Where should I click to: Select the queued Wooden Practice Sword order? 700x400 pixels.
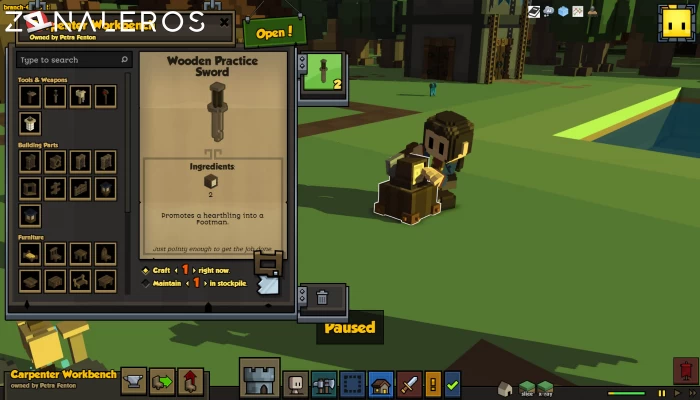pyautogui.click(x=322, y=72)
